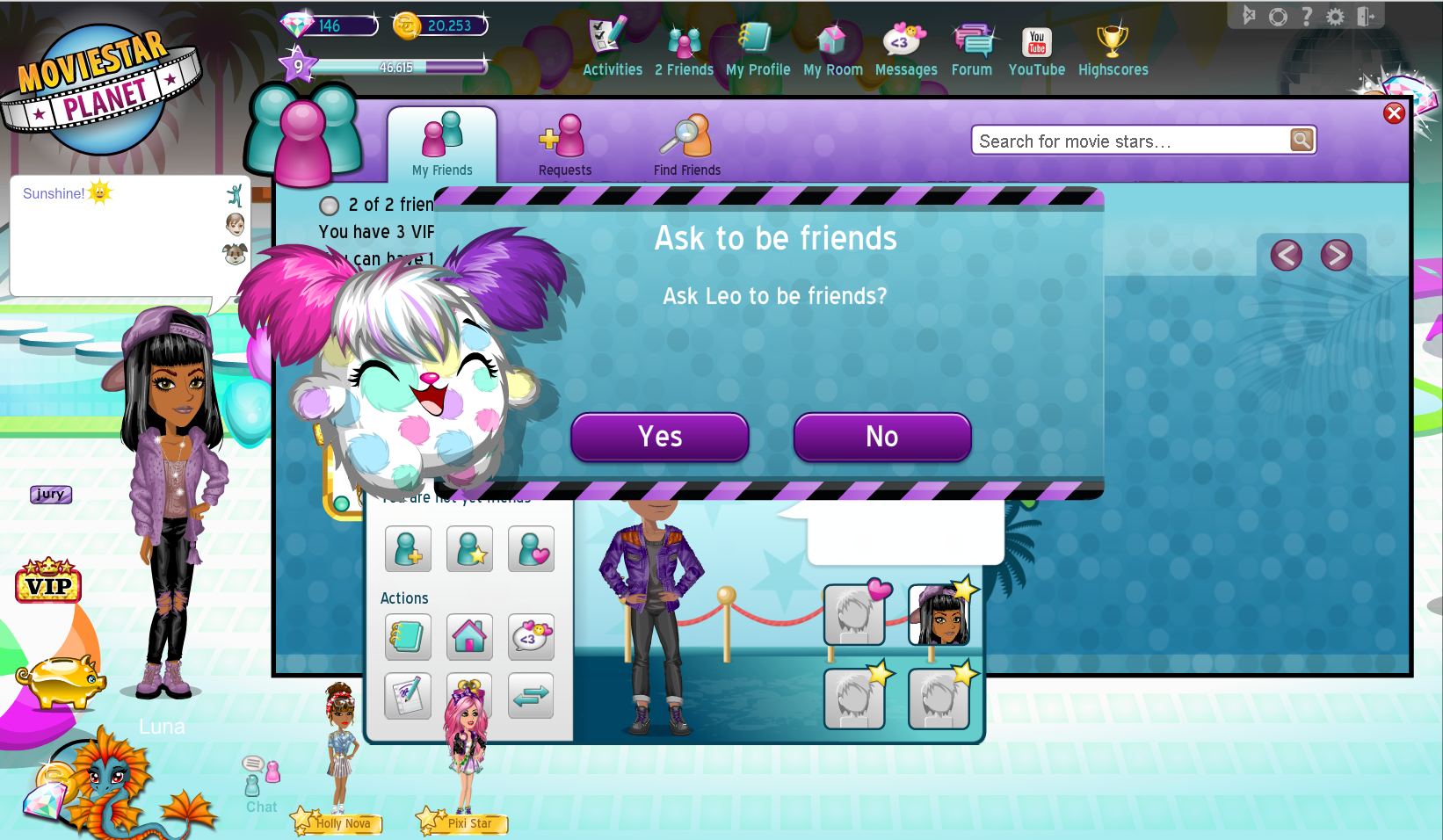Go to My Profile
The image size is (1443, 840).
tap(758, 49)
